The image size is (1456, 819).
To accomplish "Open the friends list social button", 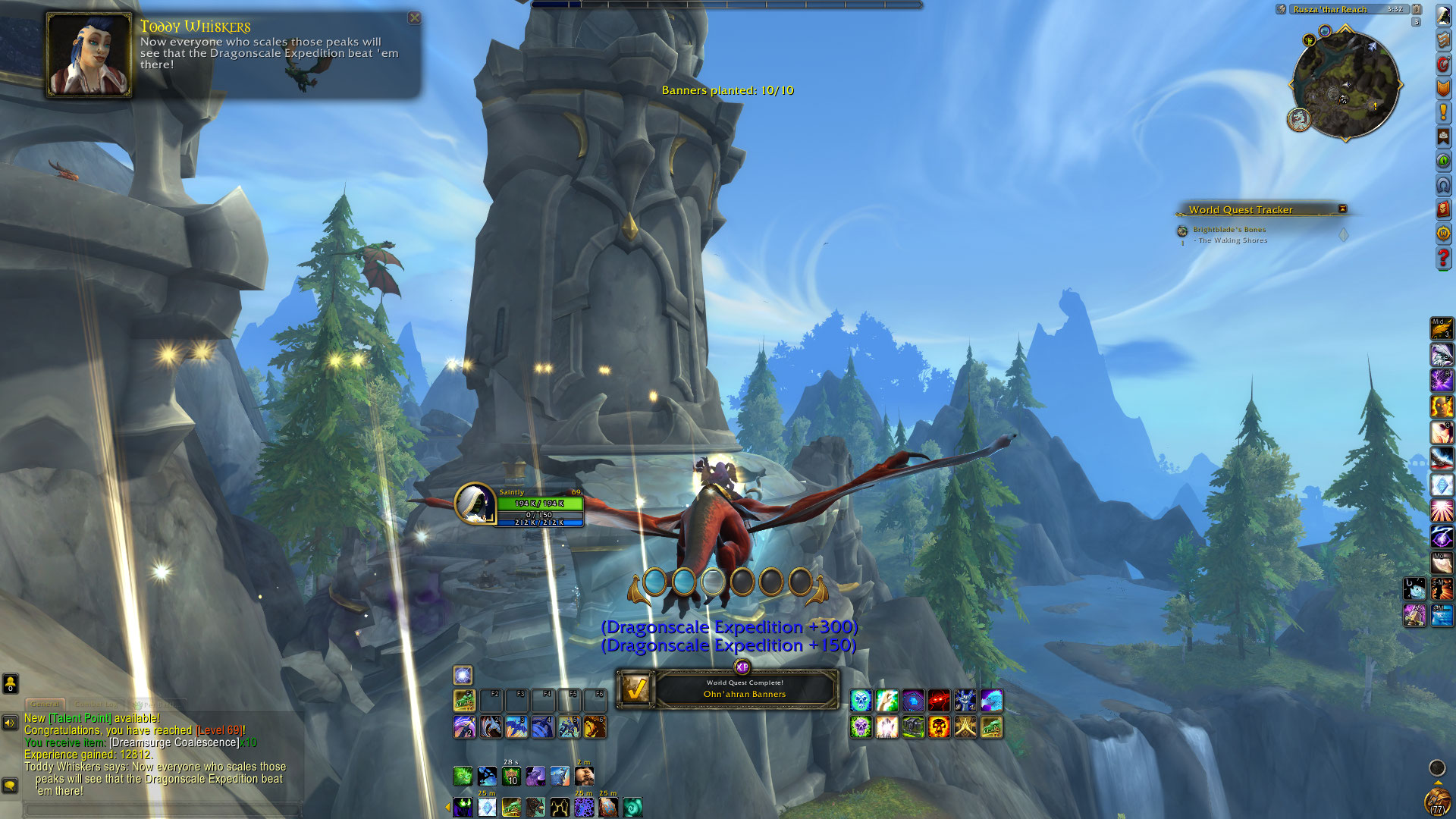I will pos(10,684).
